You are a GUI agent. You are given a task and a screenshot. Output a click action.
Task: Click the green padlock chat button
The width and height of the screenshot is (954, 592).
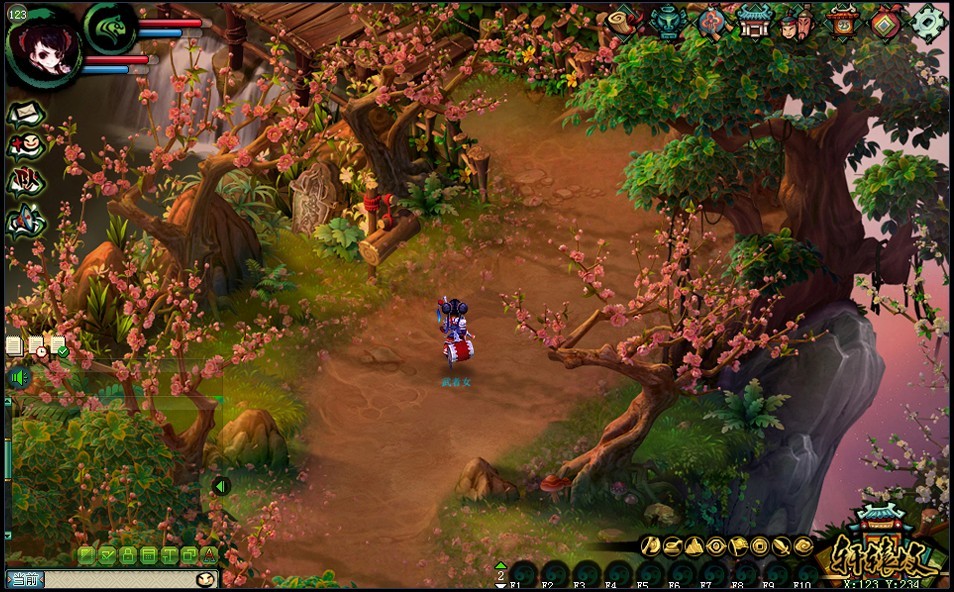[x=127, y=554]
